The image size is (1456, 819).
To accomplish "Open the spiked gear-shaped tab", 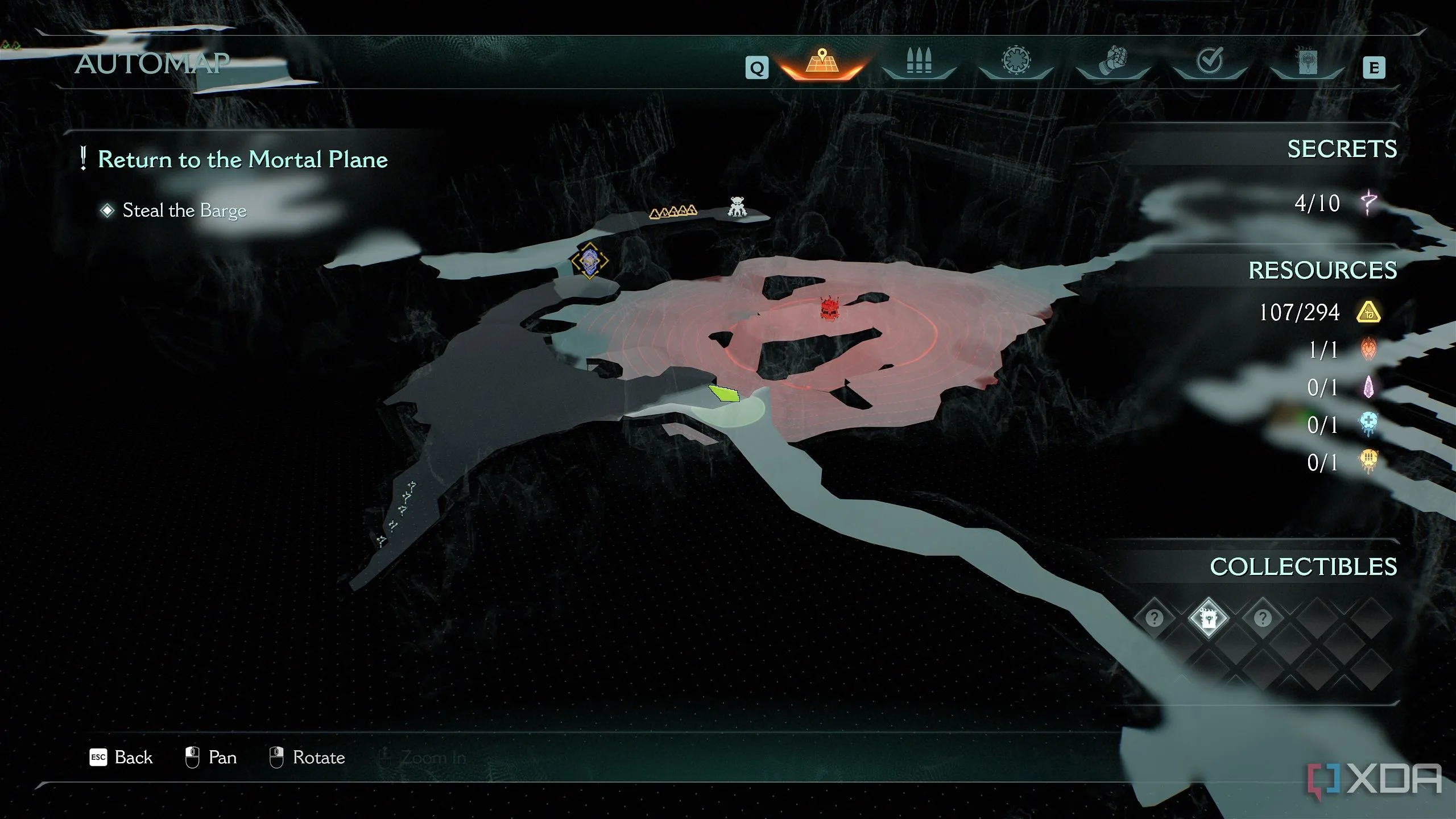I will (x=1016, y=60).
